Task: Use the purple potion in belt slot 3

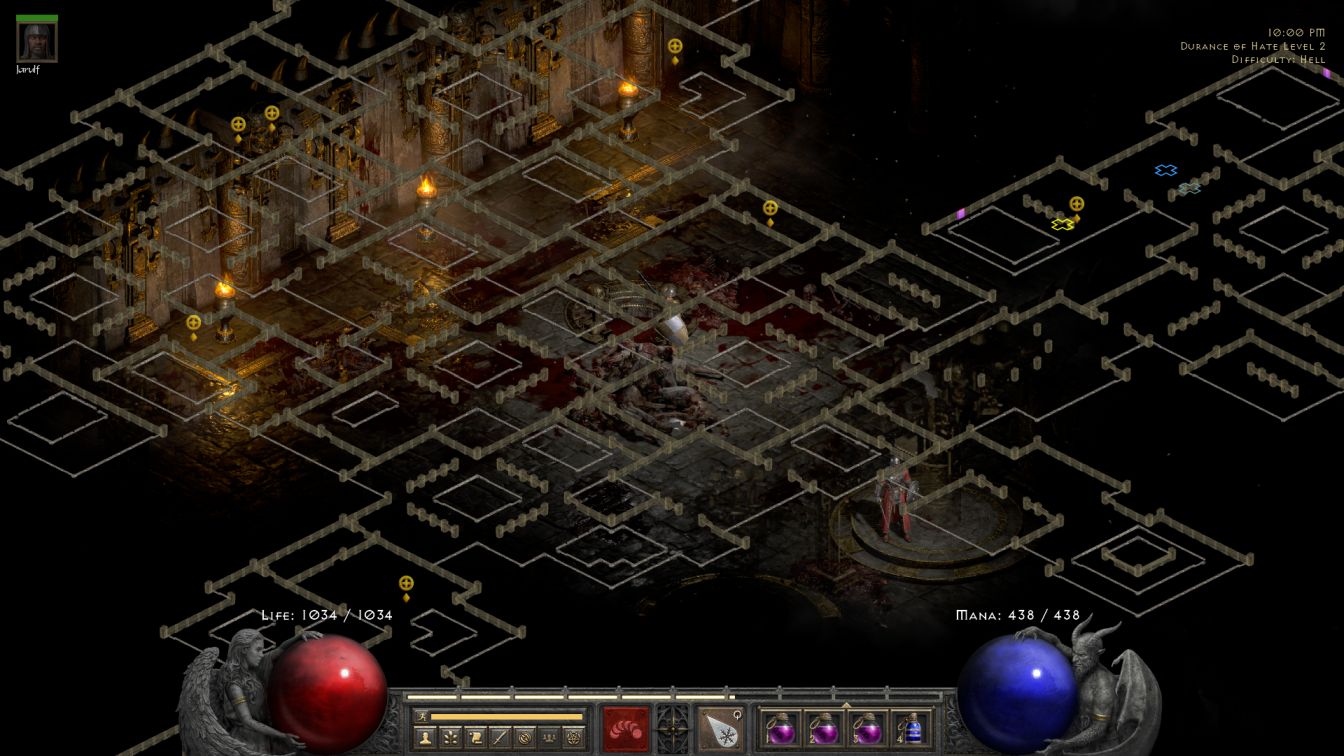Action: (x=867, y=728)
